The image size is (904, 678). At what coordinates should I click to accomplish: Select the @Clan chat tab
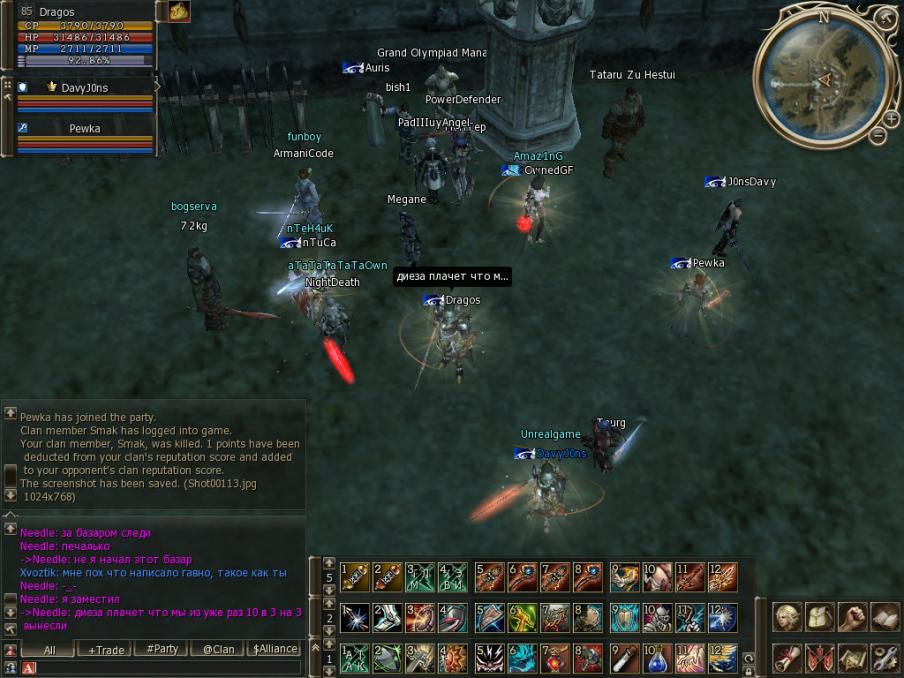(218, 649)
